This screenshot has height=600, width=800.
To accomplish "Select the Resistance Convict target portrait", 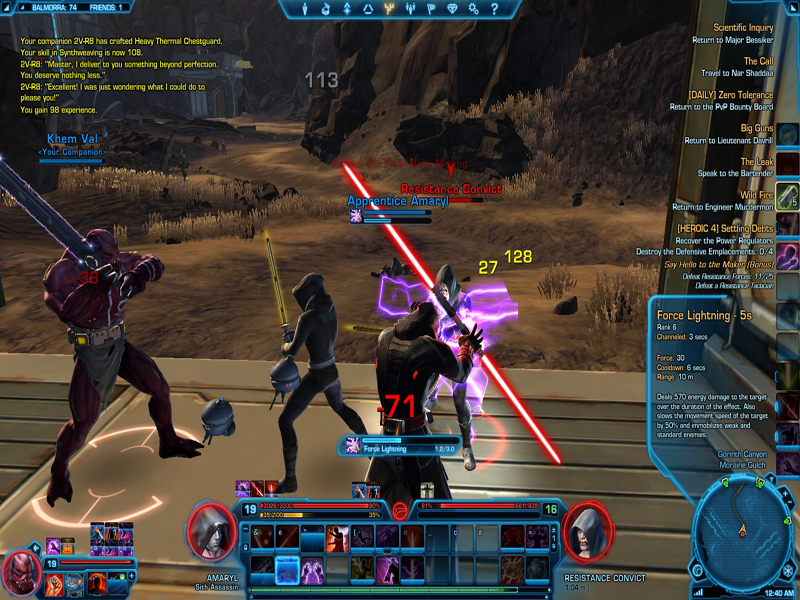I will click(x=588, y=530).
